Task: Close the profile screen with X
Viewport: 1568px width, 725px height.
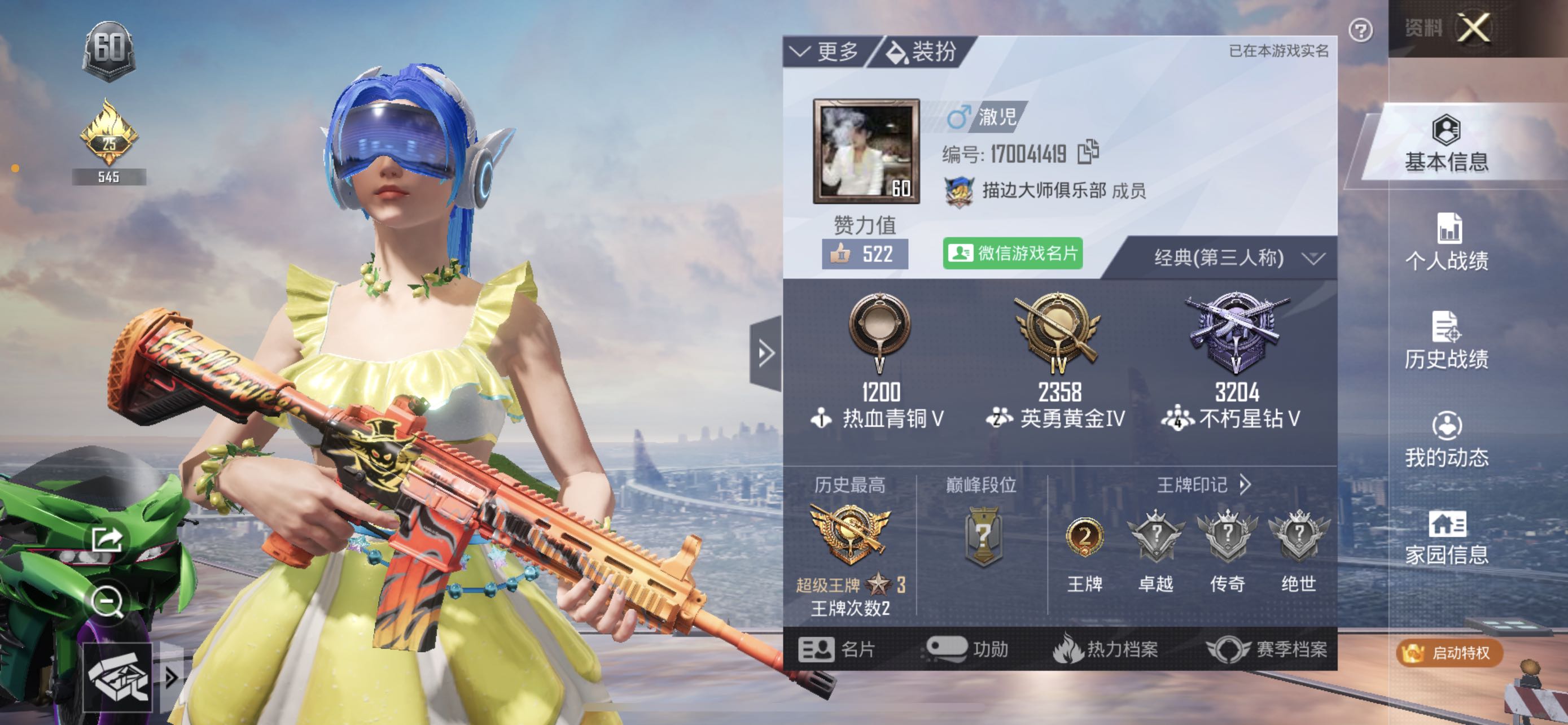Action: click(1474, 28)
